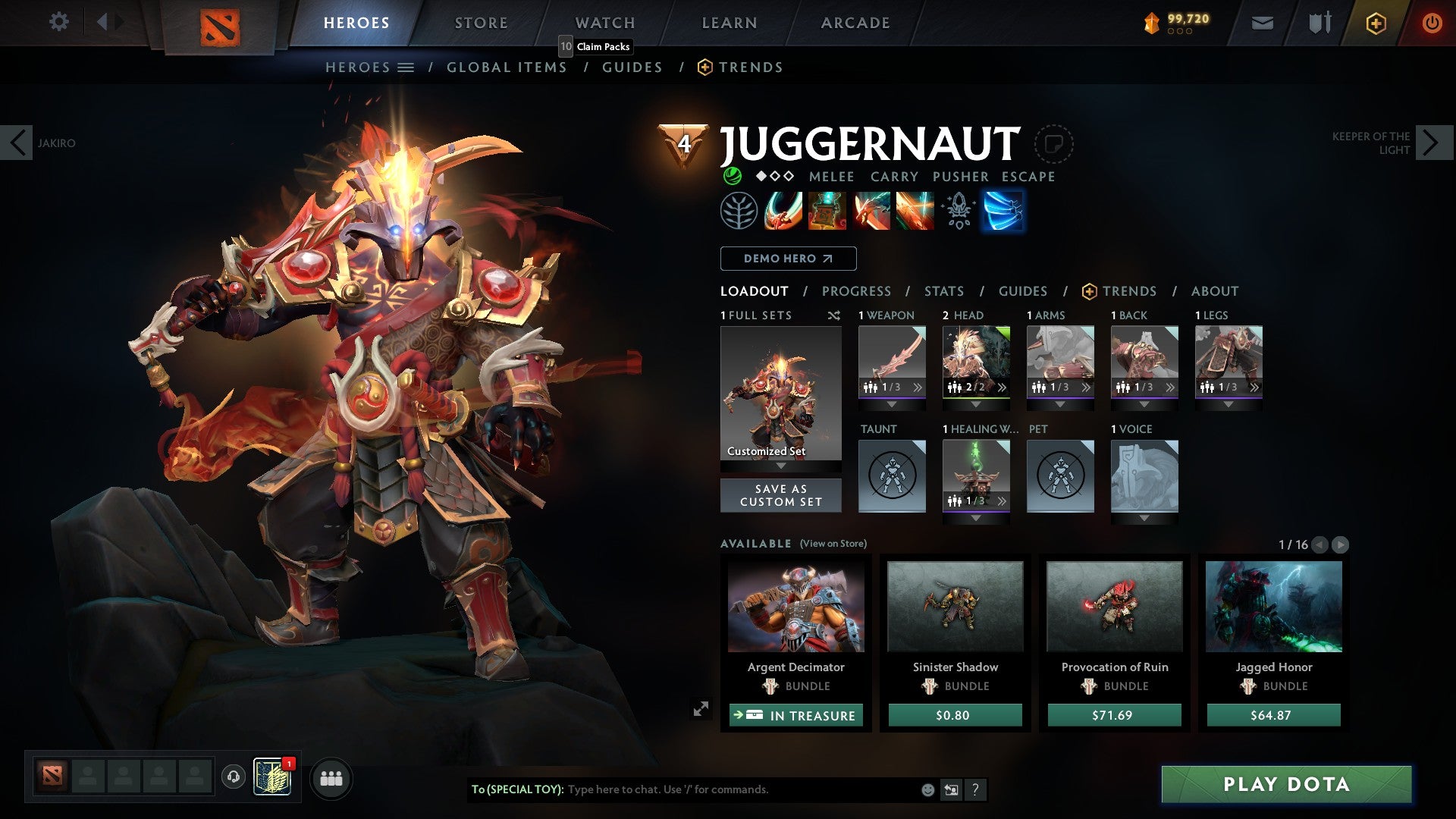Open the mail inbox icon
Viewport: 1456px width, 819px height.
click(1262, 23)
